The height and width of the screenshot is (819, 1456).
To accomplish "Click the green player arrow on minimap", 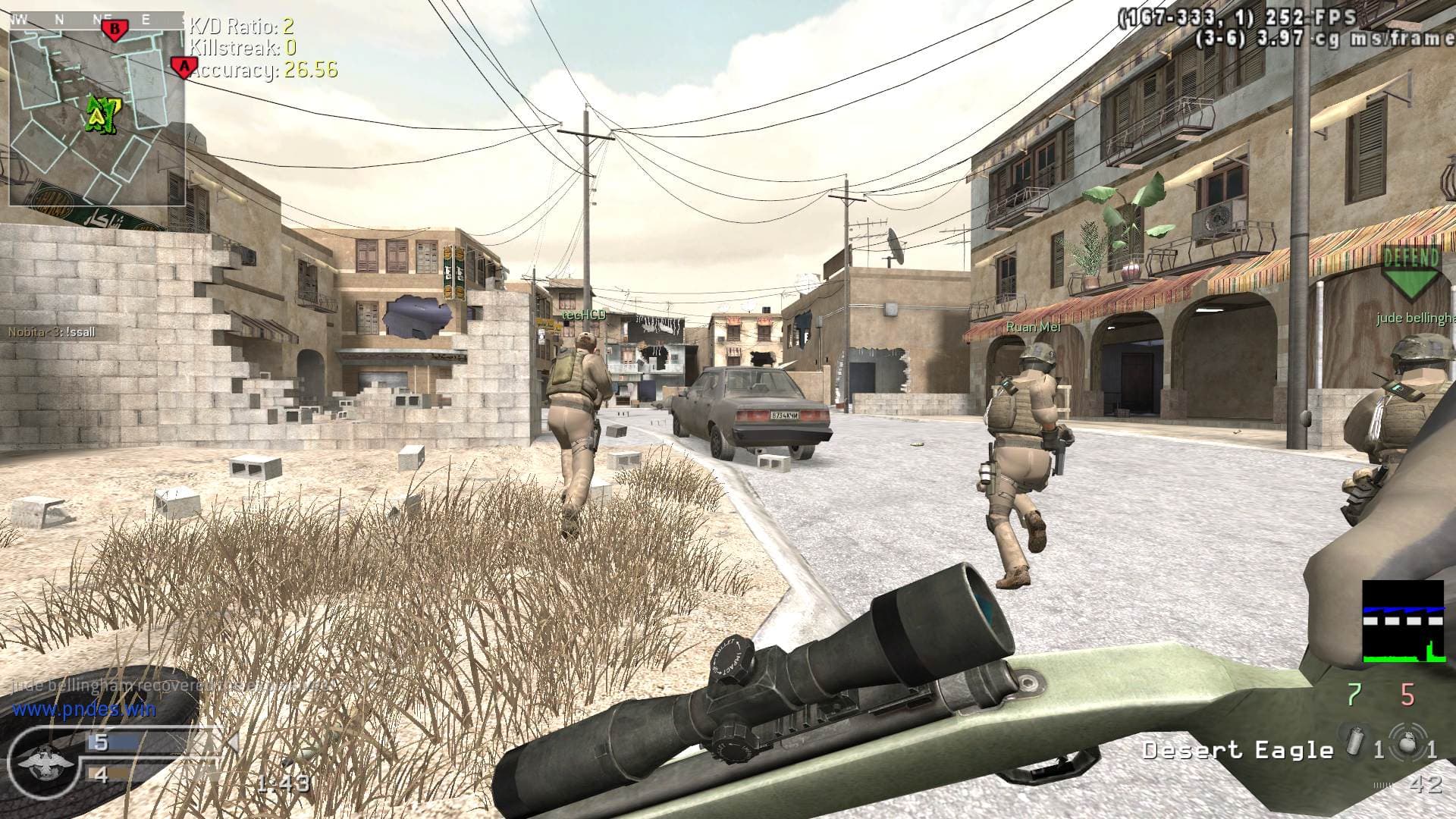I will tap(98, 114).
